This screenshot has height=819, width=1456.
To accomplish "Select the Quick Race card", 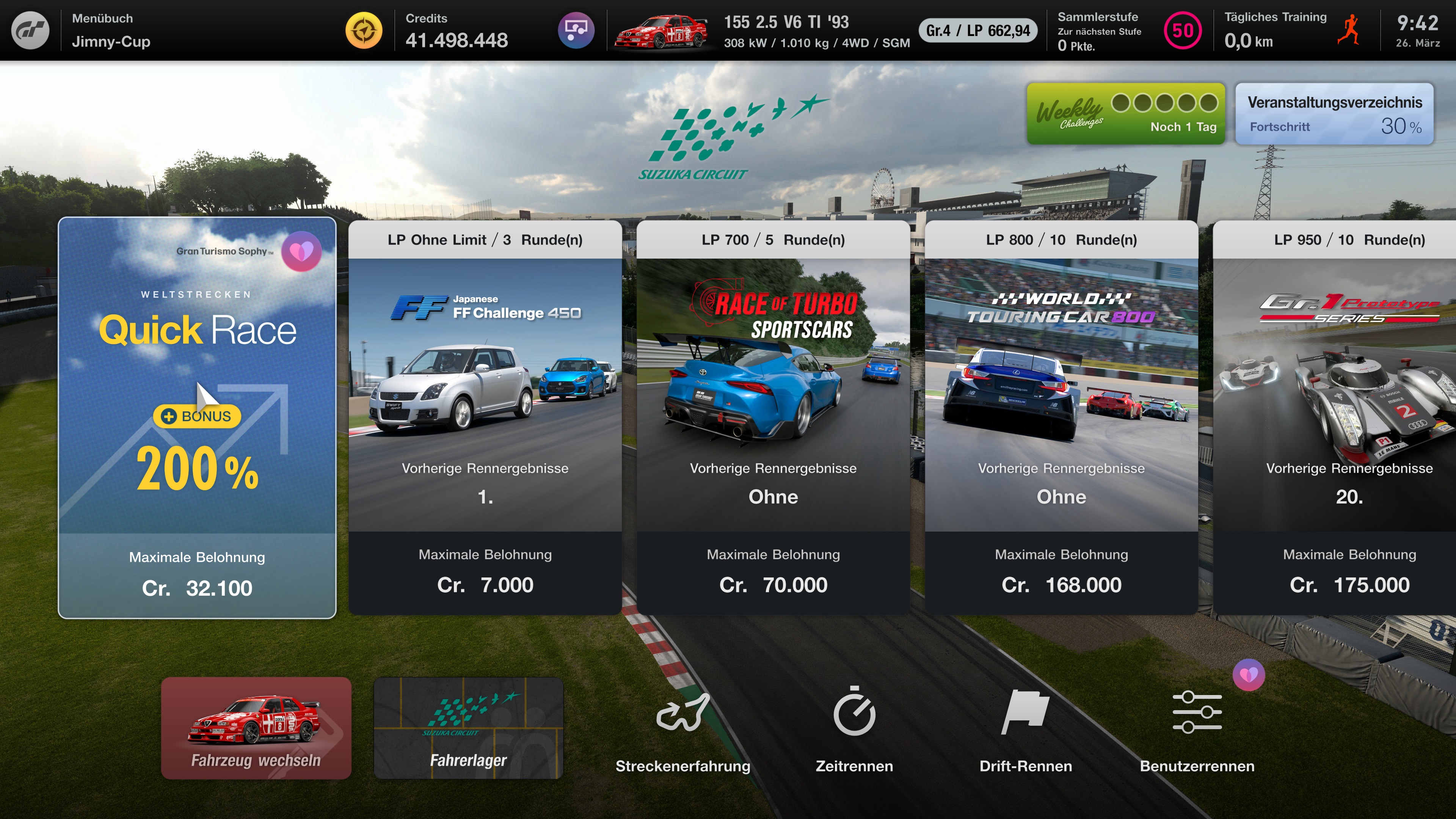I will point(197,417).
